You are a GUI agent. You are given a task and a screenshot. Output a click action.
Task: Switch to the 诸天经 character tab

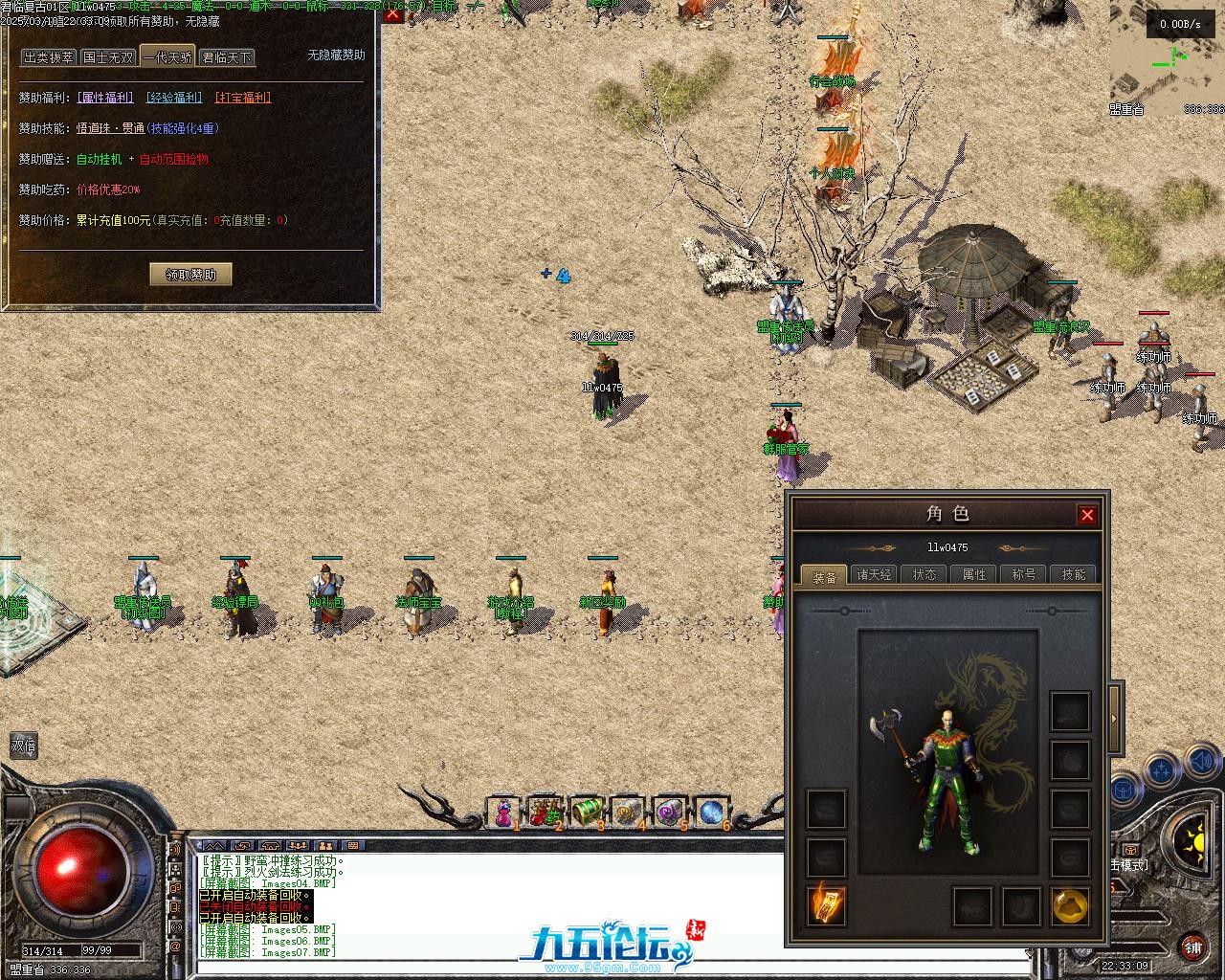coord(875,574)
